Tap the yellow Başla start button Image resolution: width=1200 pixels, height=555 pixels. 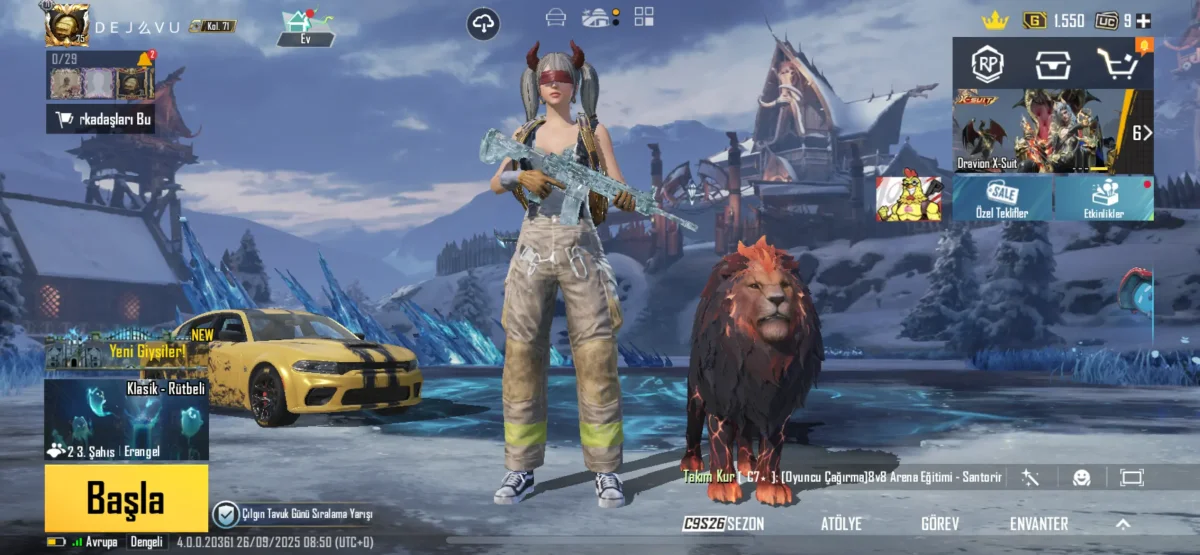click(x=126, y=497)
